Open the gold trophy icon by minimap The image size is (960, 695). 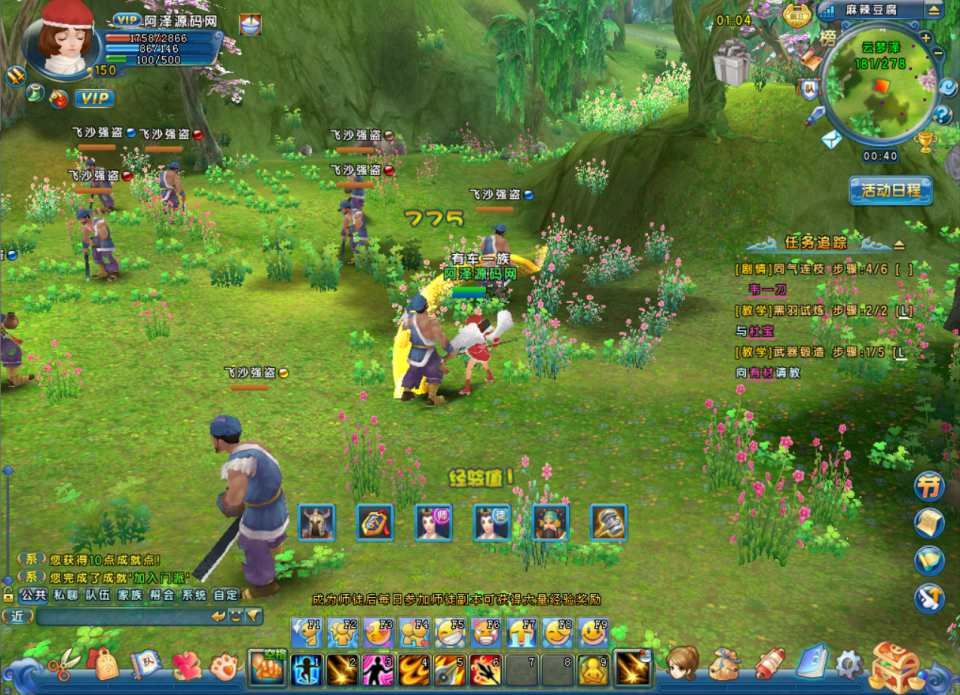(x=925, y=143)
